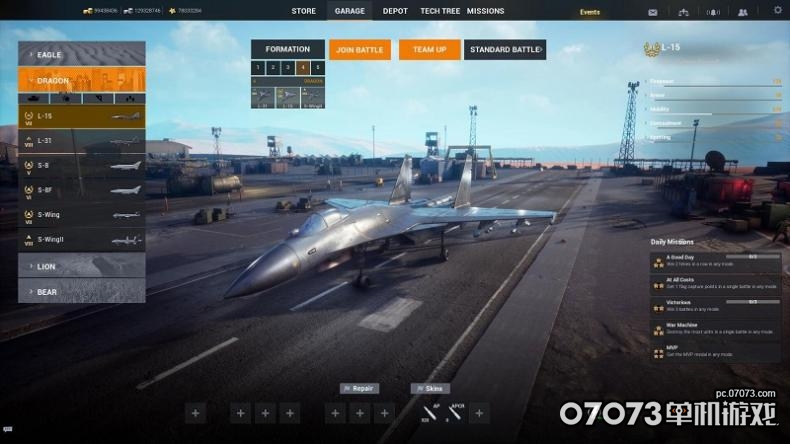Open the Standard Battle mode selector
The width and height of the screenshot is (790, 444).
(x=505, y=49)
